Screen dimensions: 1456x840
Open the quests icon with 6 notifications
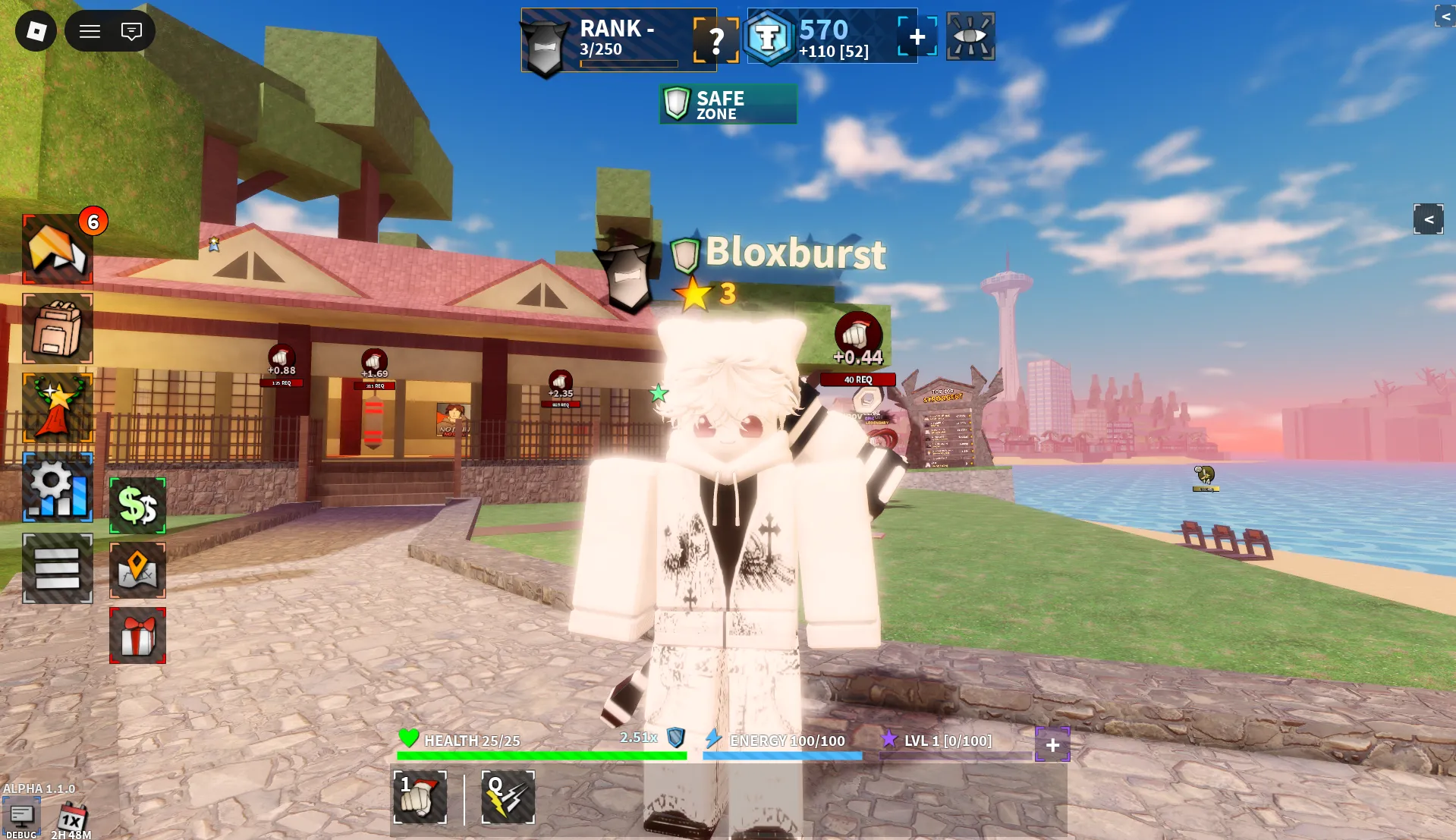click(x=58, y=249)
